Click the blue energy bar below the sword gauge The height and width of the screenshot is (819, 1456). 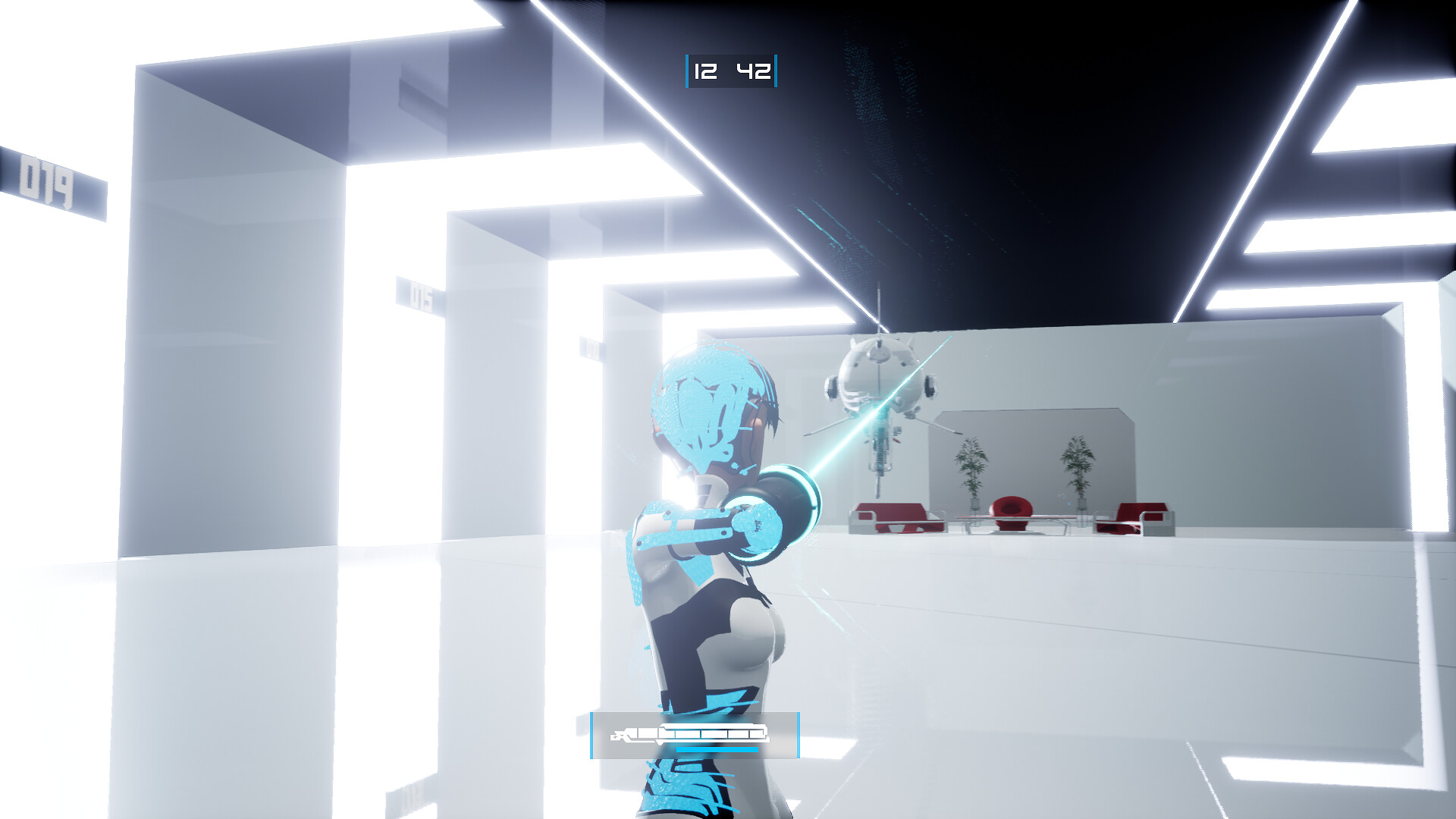[x=717, y=749]
